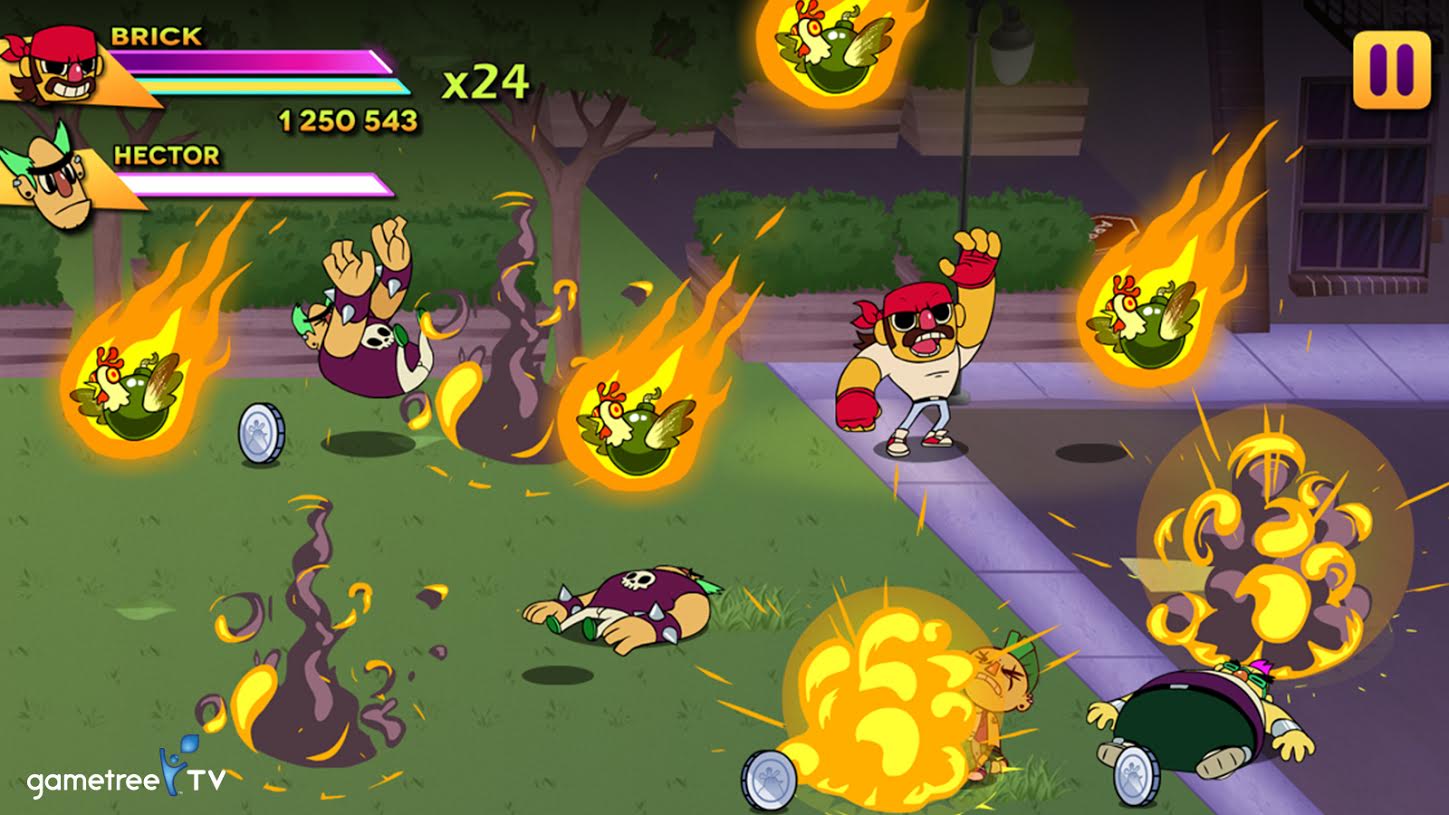This screenshot has height=815, width=1449.
Task: Tap Brick's character portrait
Action: pyautogui.click(x=62, y=65)
